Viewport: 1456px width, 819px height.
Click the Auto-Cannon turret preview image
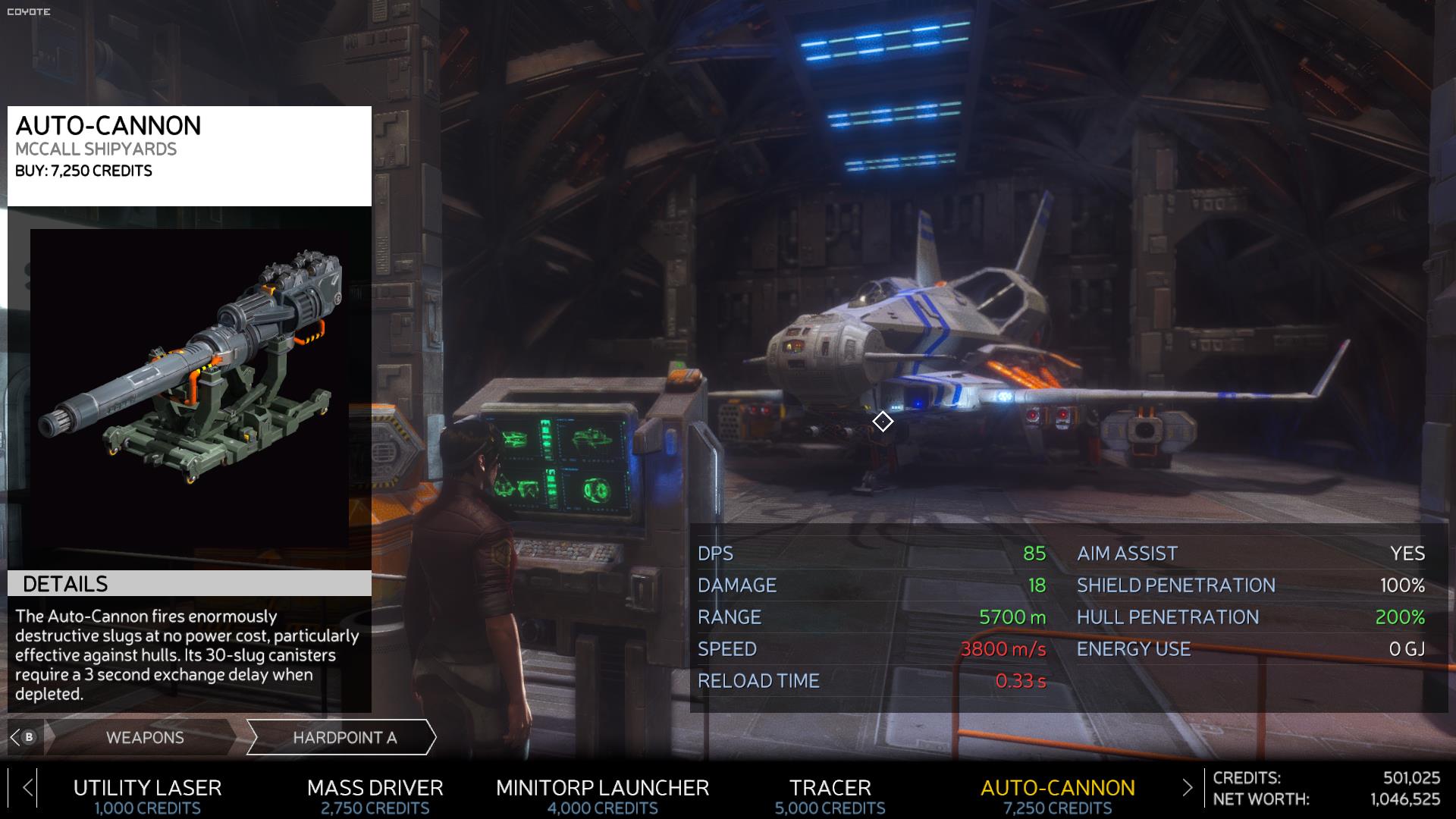197,364
